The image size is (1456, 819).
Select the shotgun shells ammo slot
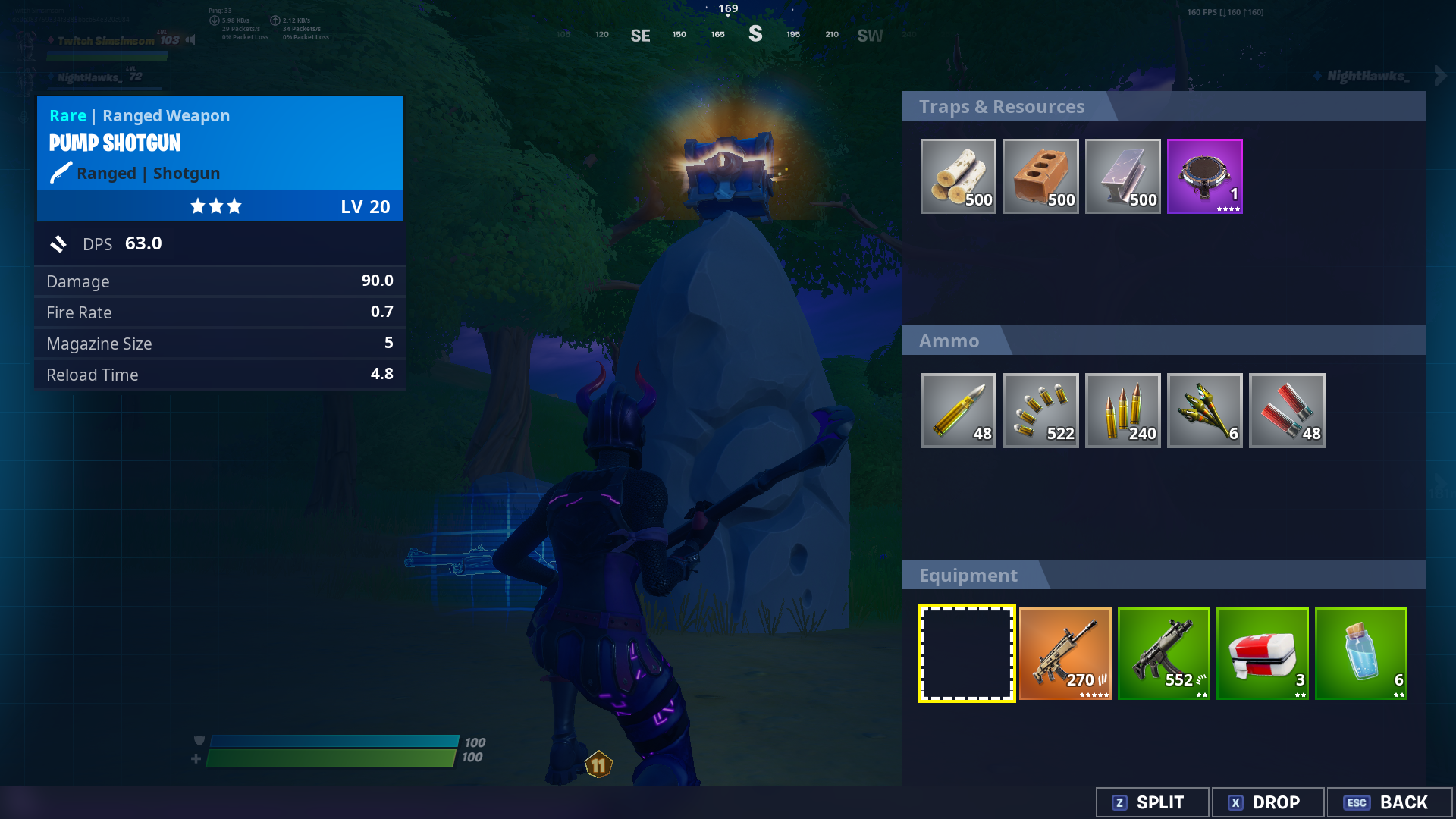1287,410
